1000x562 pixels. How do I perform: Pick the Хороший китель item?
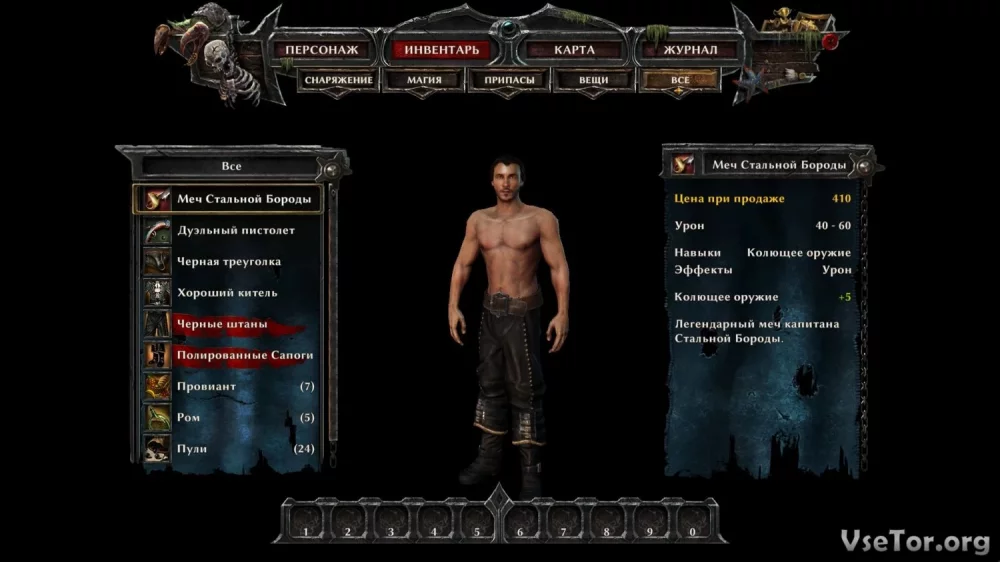(x=227, y=293)
